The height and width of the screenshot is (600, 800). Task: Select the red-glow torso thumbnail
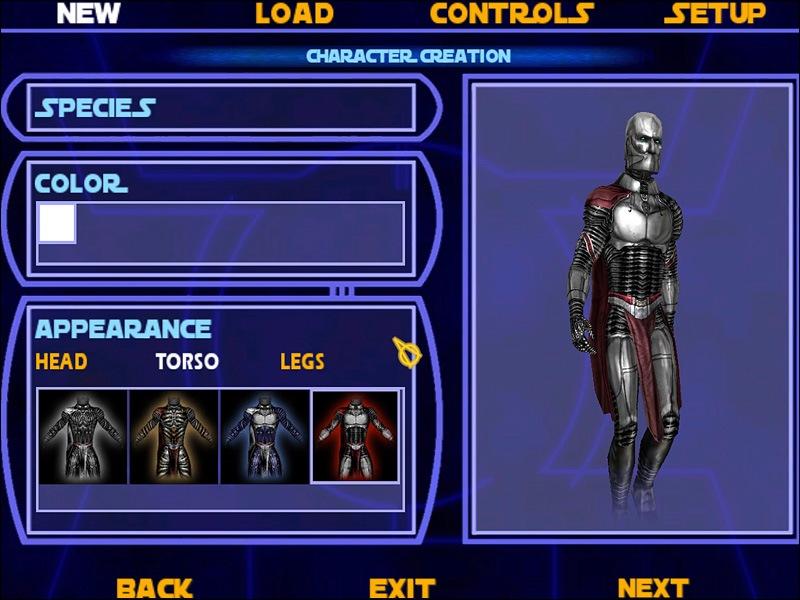[356, 436]
